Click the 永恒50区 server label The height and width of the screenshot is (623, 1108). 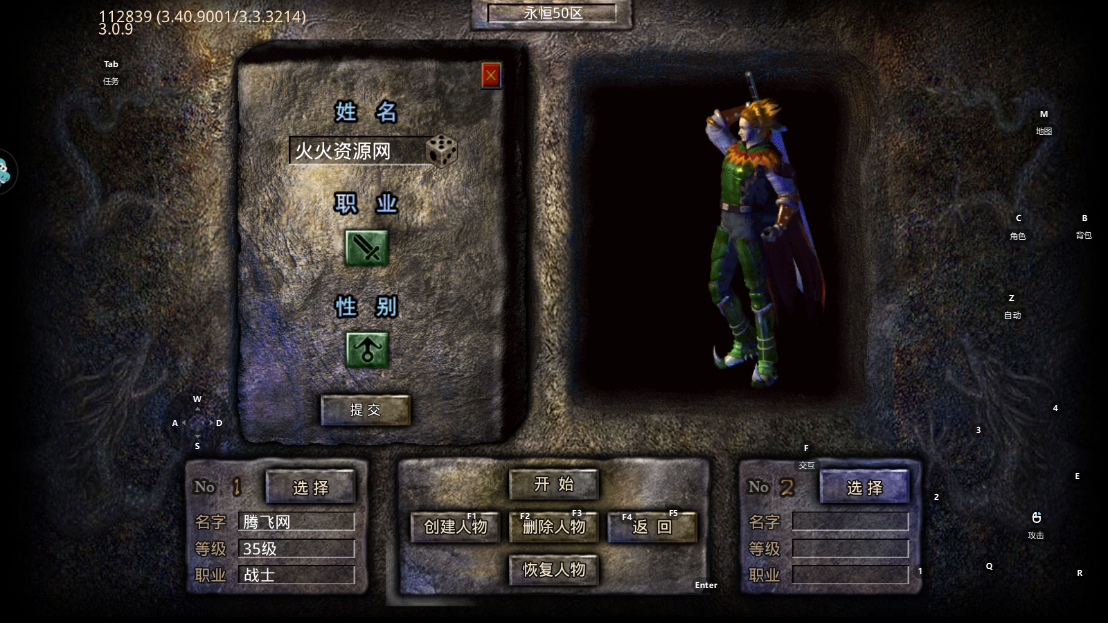(x=553, y=14)
